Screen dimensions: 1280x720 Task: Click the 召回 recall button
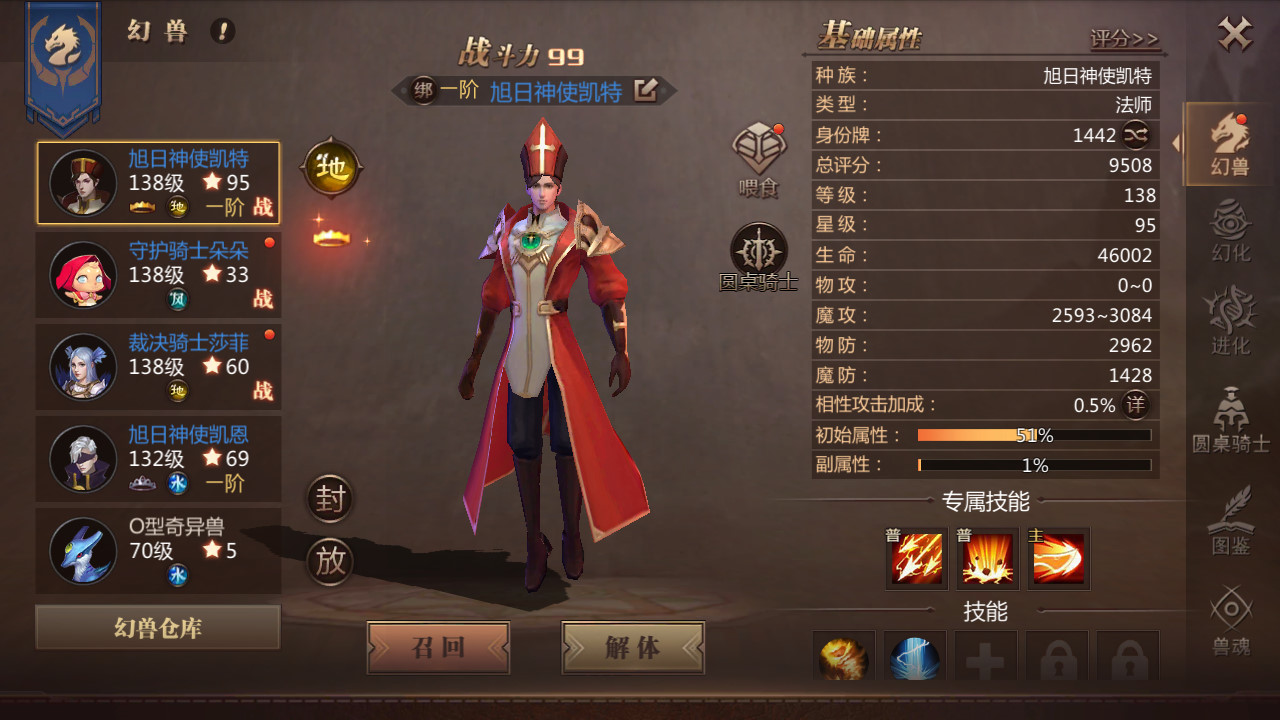tap(438, 647)
